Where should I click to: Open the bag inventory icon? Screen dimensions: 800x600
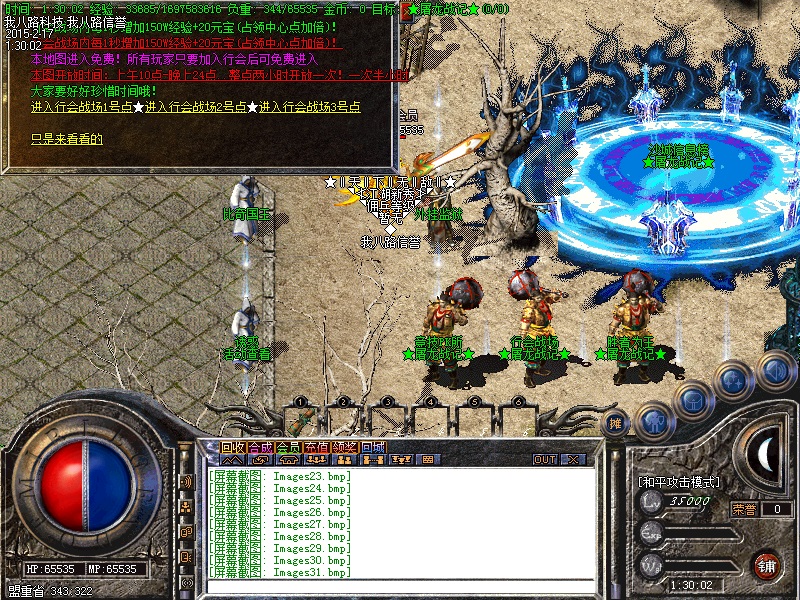pyautogui.click(x=692, y=401)
